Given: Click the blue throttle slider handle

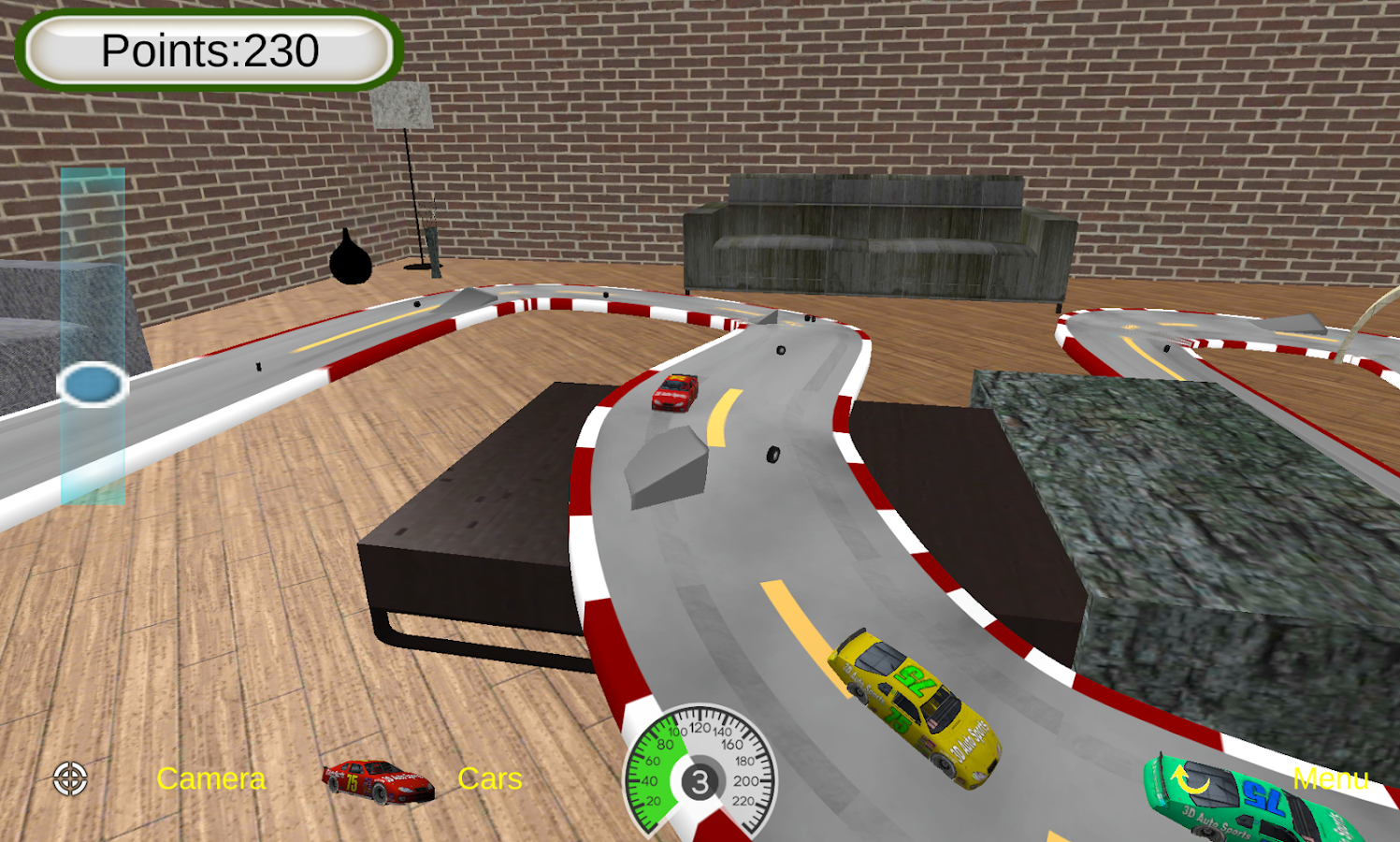Looking at the screenshot, I should click(93, 384).
